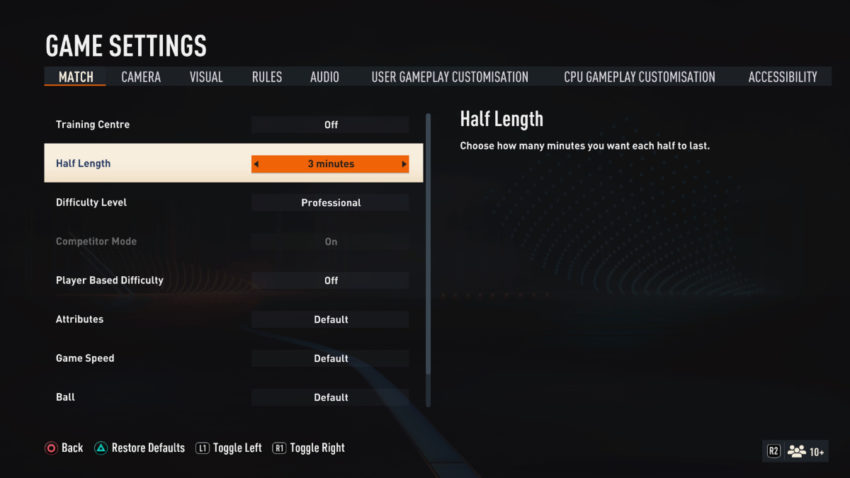This screenshot has width=850, height=478.
Task: Open the Visual settings tab
Action: pos(206,77)
